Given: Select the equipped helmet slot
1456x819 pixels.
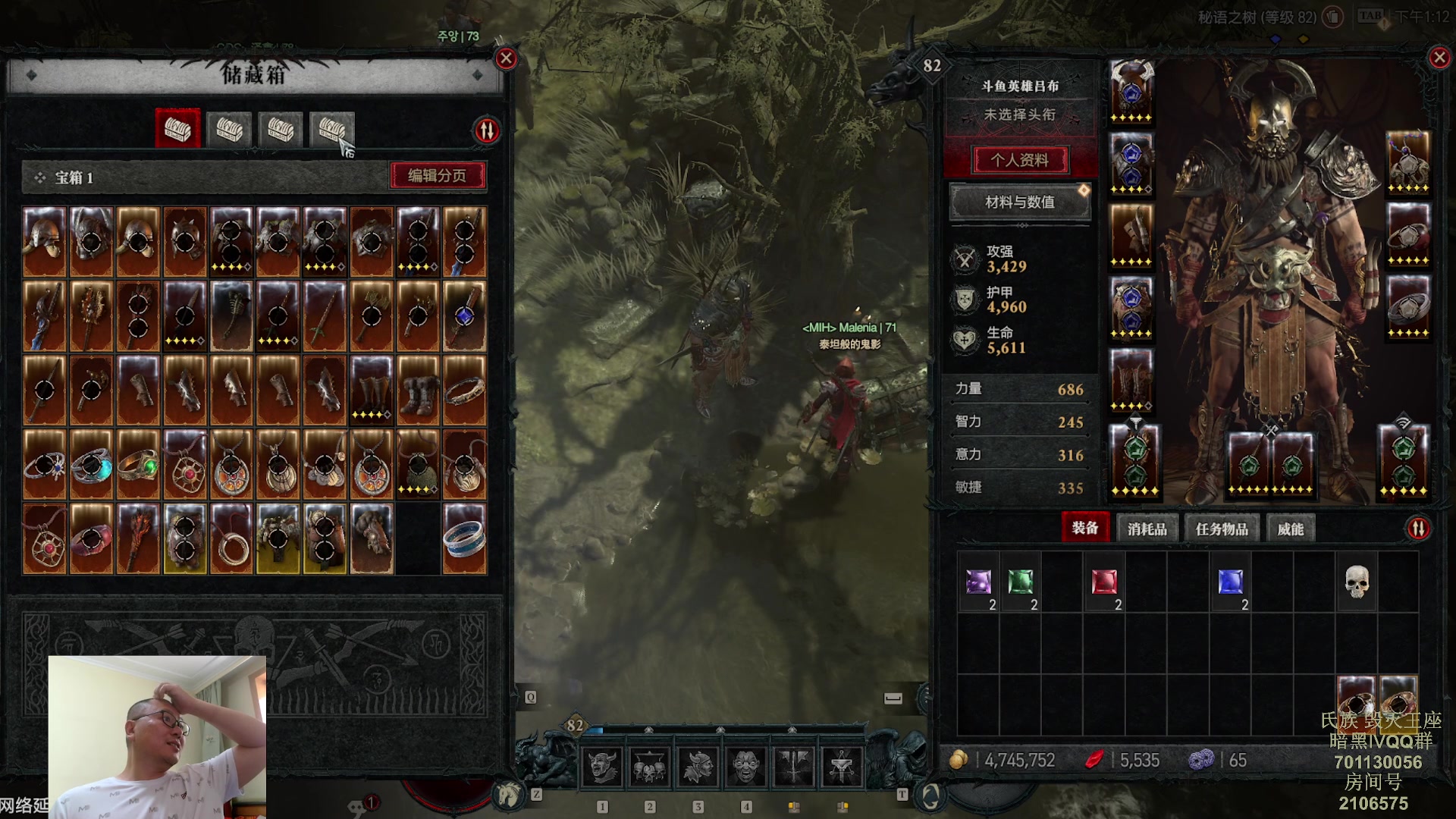Looking at the screenshot, I should [1131, 91].
